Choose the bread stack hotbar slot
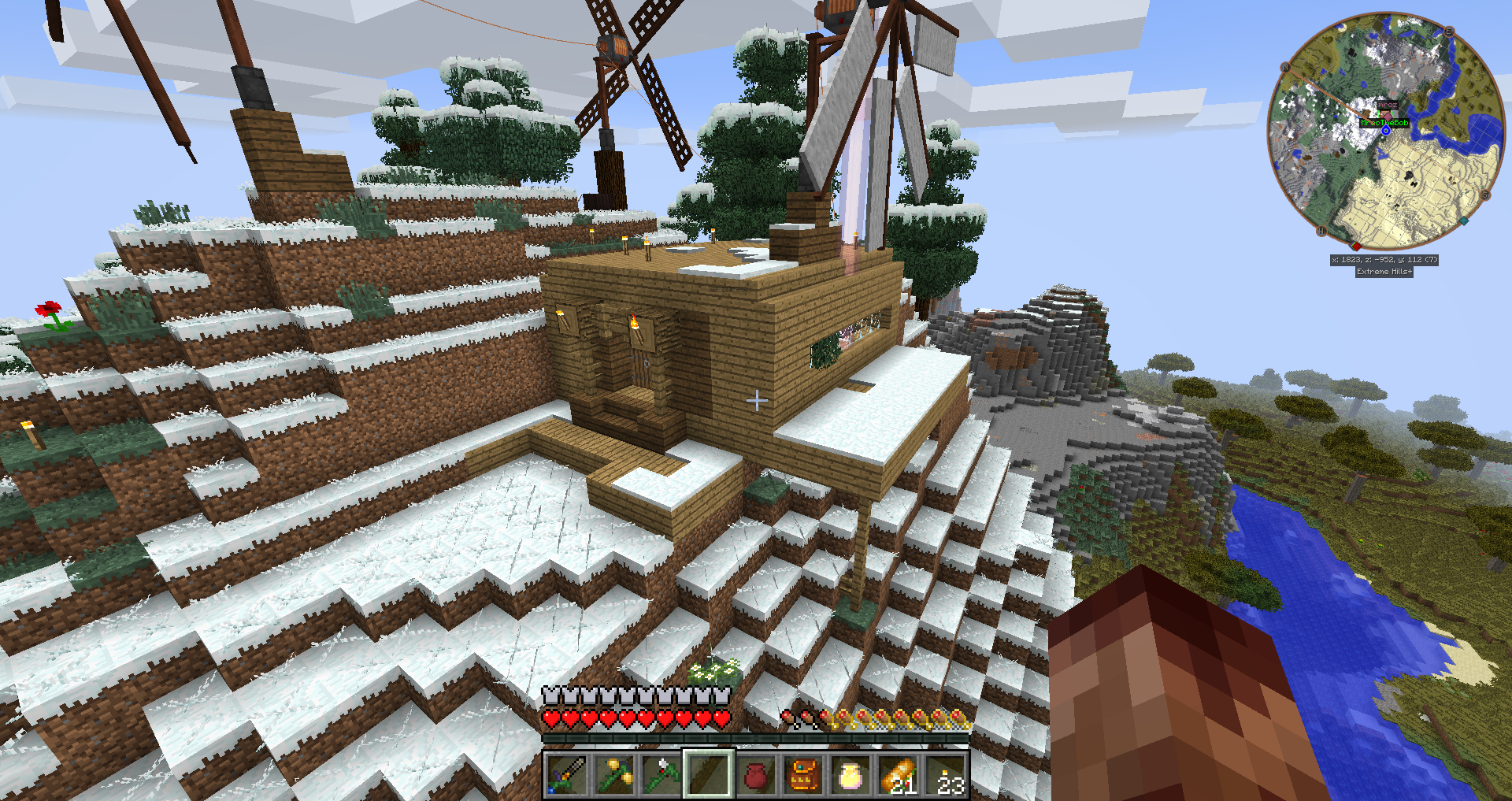Viewport: 1512px width, 801px height. point(899,775)
